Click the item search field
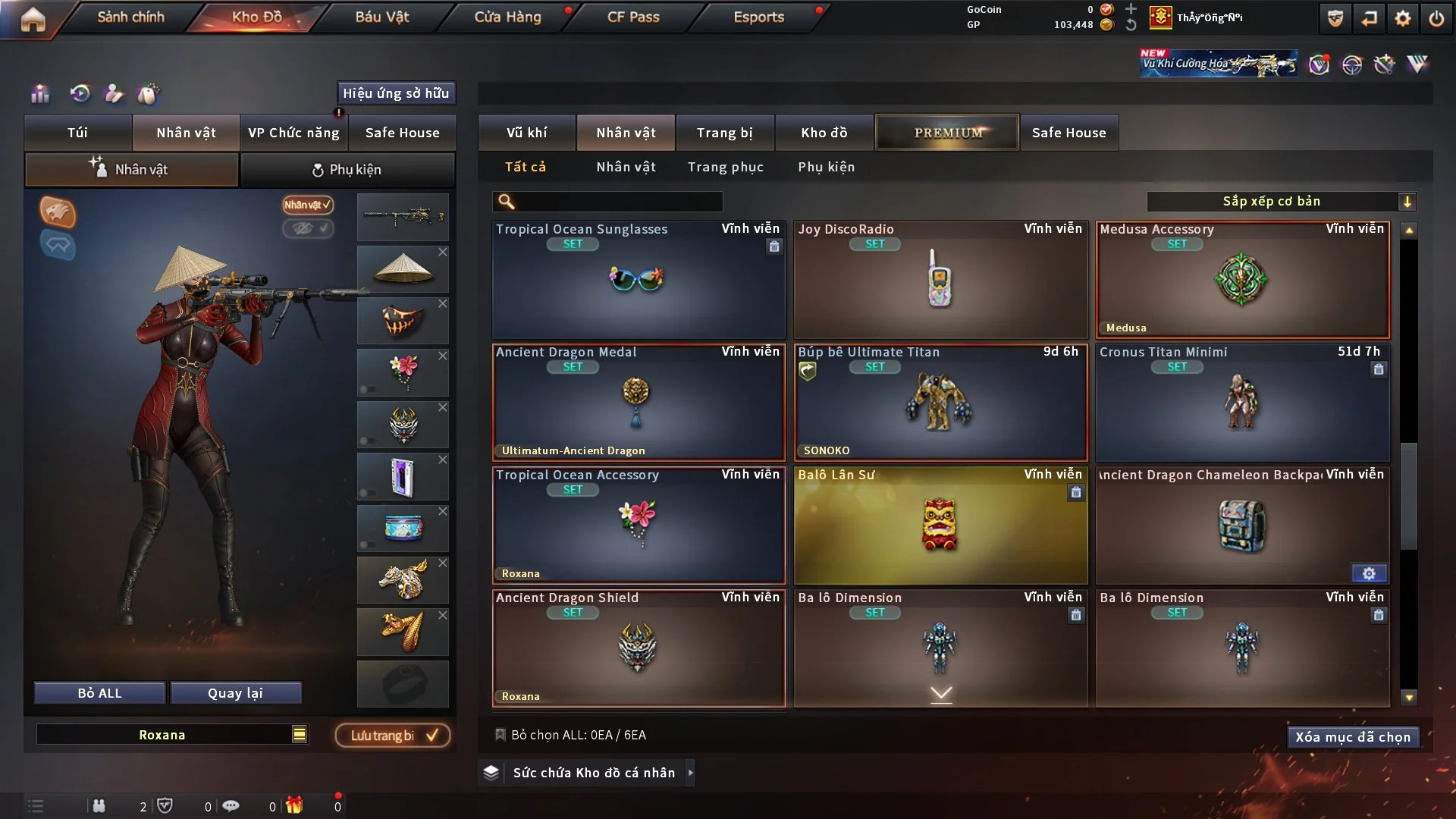The image size is (1456, 819). (618, 201)
